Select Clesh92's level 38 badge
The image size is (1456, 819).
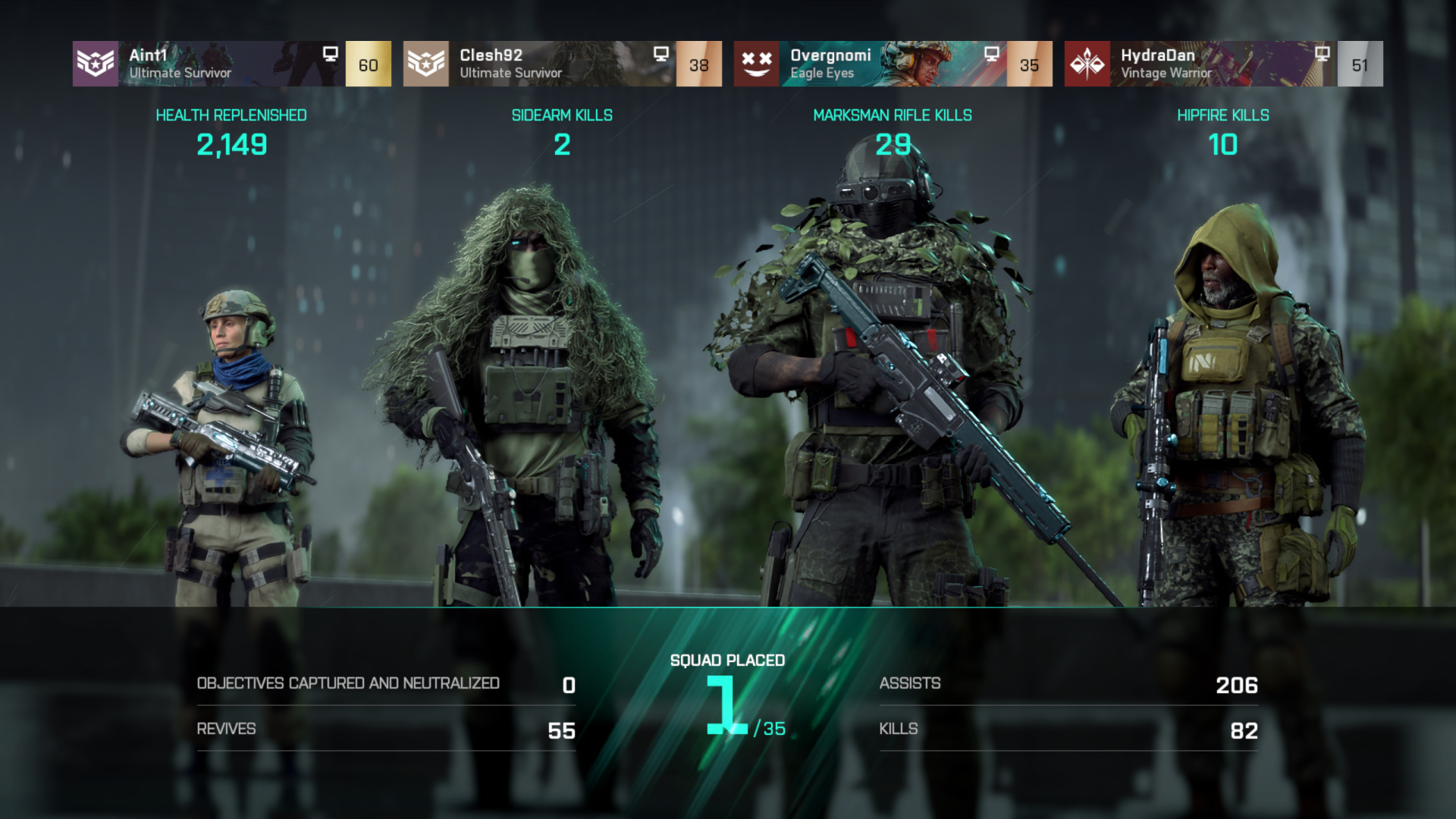(699, 65)
